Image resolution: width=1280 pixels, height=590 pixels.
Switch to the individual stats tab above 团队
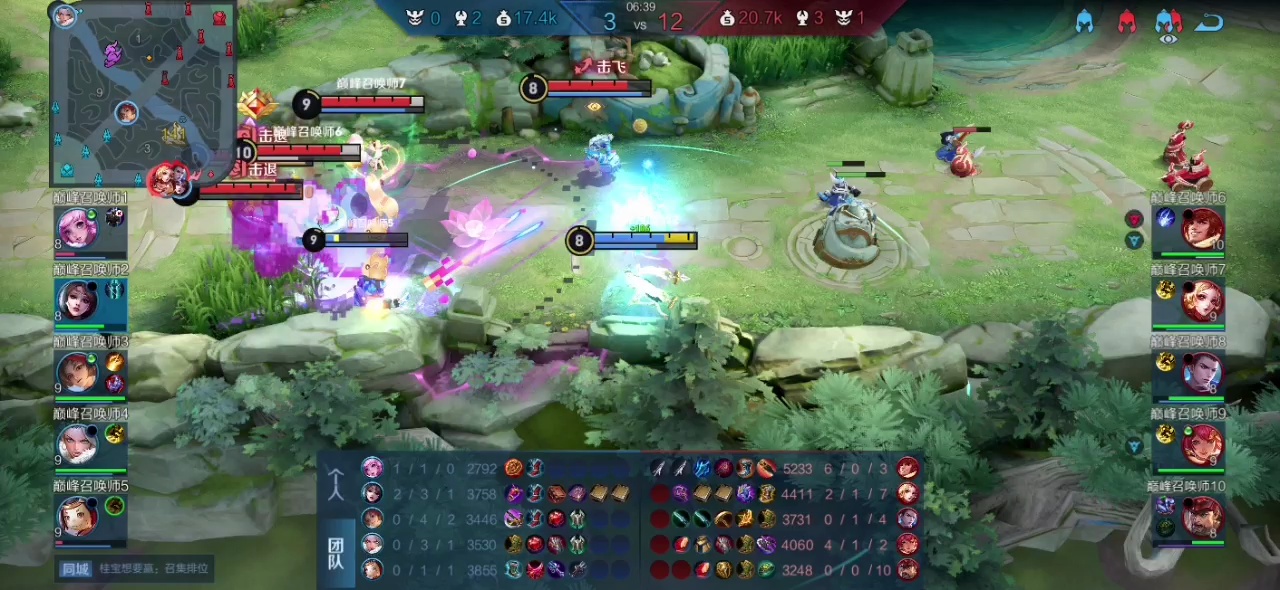(337, 485)
